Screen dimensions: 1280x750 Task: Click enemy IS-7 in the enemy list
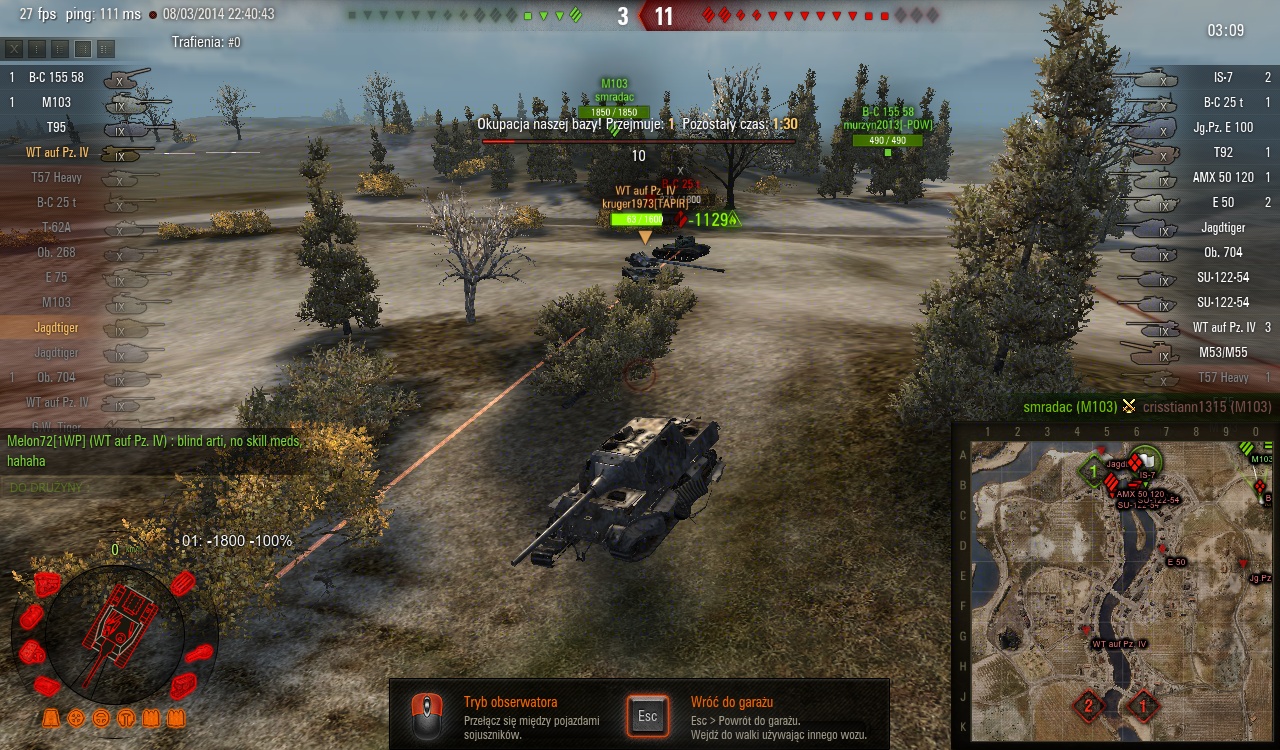click(1222, 77)
